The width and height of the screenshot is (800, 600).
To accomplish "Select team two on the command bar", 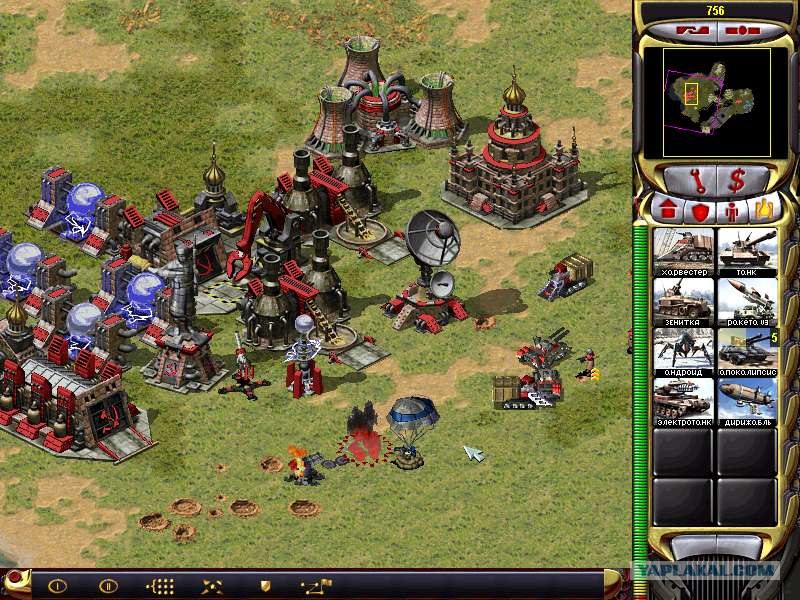I will 108,585.
